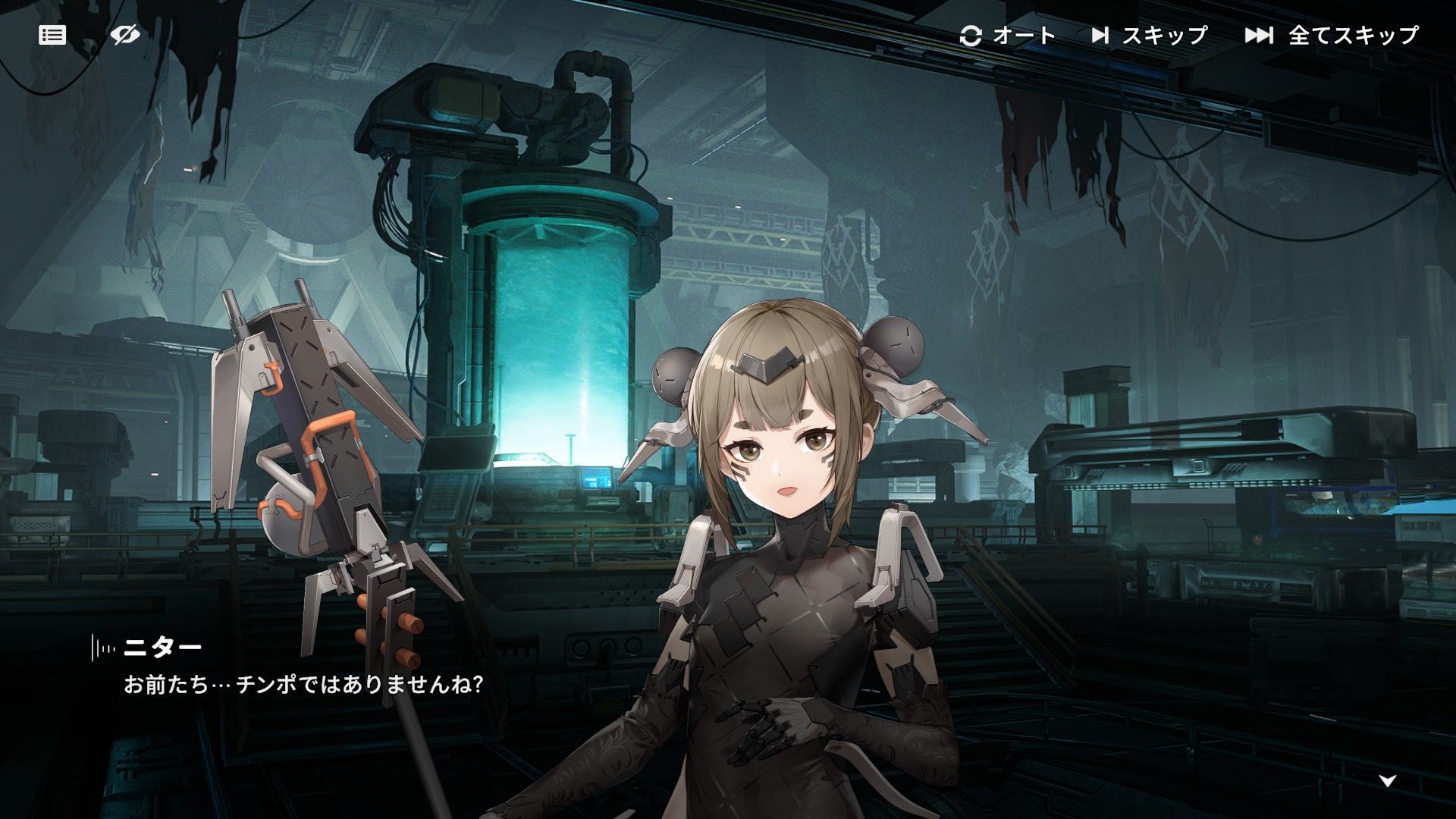Toggle auto-play with the オート button

click(x=1008, y=36)
